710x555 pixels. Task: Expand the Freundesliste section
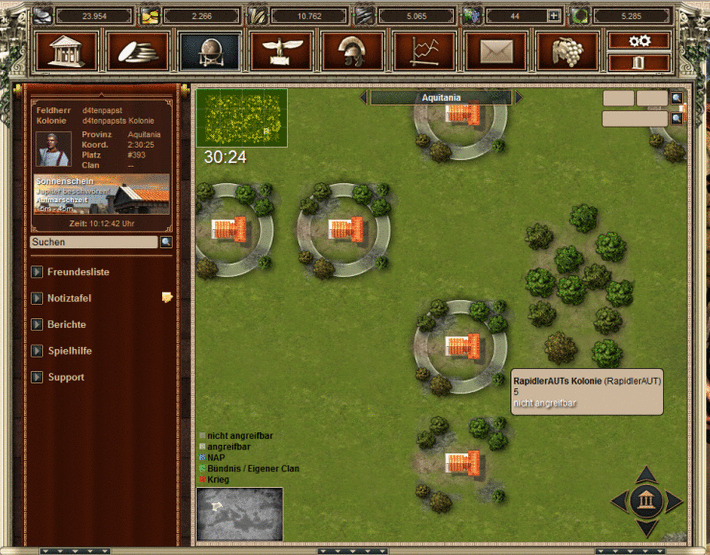[x=37, y=272]
